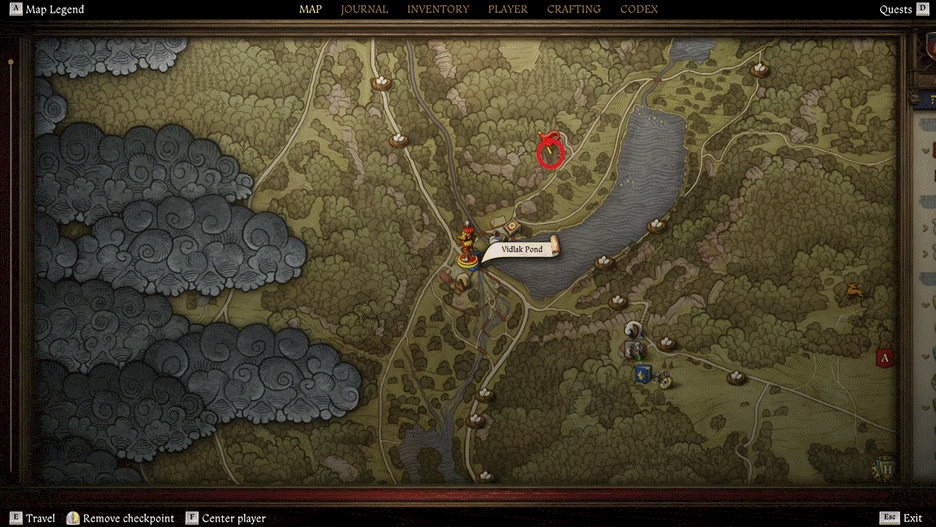Go to the Player tab
Screen dimensions: 936x527
[x=508, y=9]
